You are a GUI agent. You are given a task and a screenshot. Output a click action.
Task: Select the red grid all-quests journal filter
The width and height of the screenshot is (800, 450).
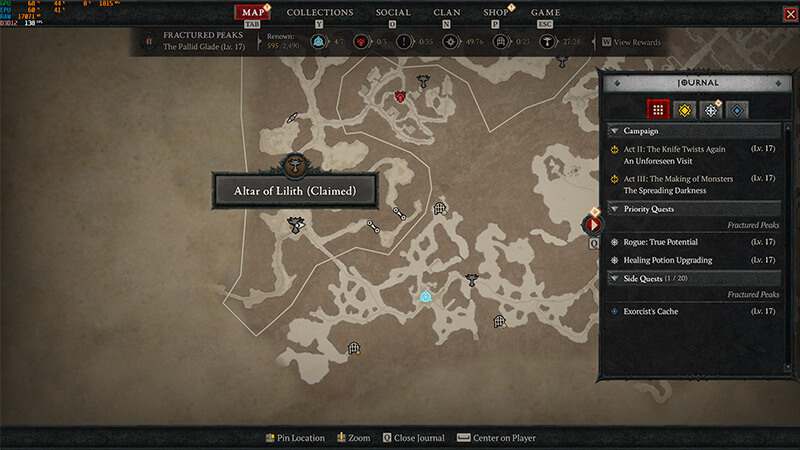[657, 110]
